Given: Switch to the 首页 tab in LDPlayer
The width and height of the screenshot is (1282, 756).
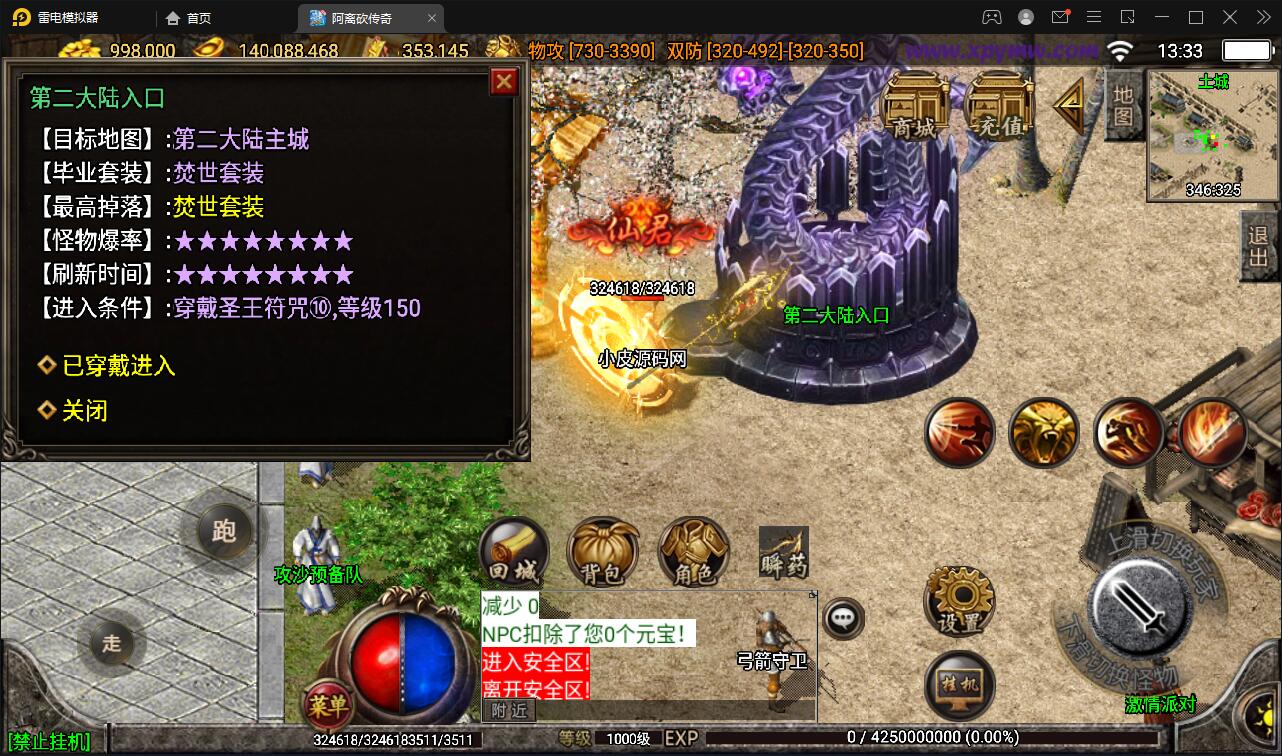Looking at the screenshot, I should (185, 17).
